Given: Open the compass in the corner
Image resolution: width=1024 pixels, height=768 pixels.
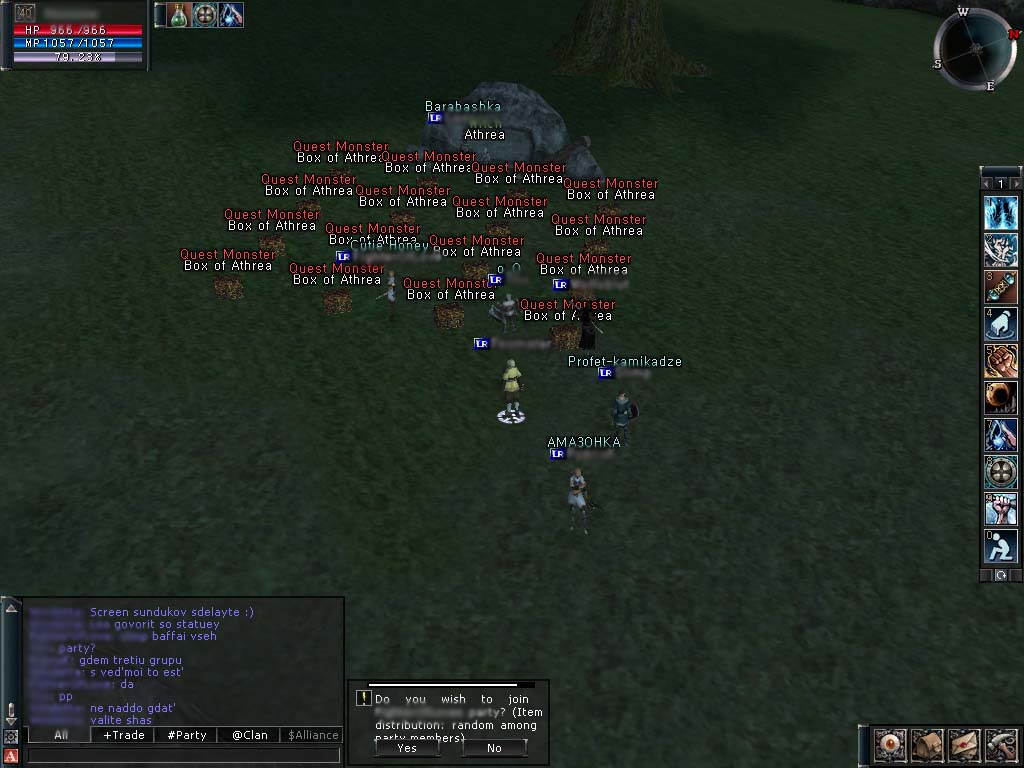Looking at the screenshot, I should 976,48.
